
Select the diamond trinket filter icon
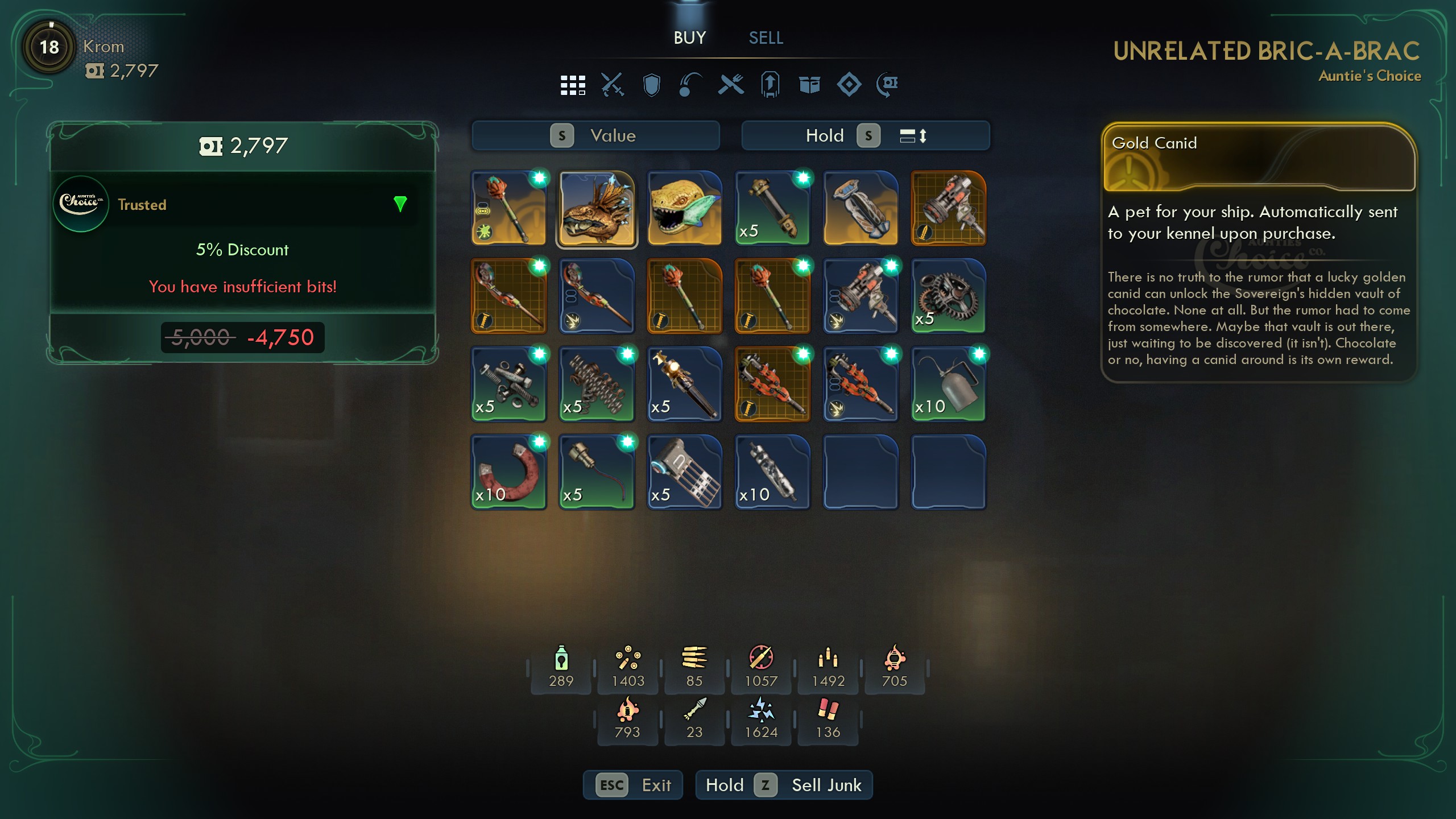click(849, 84)
